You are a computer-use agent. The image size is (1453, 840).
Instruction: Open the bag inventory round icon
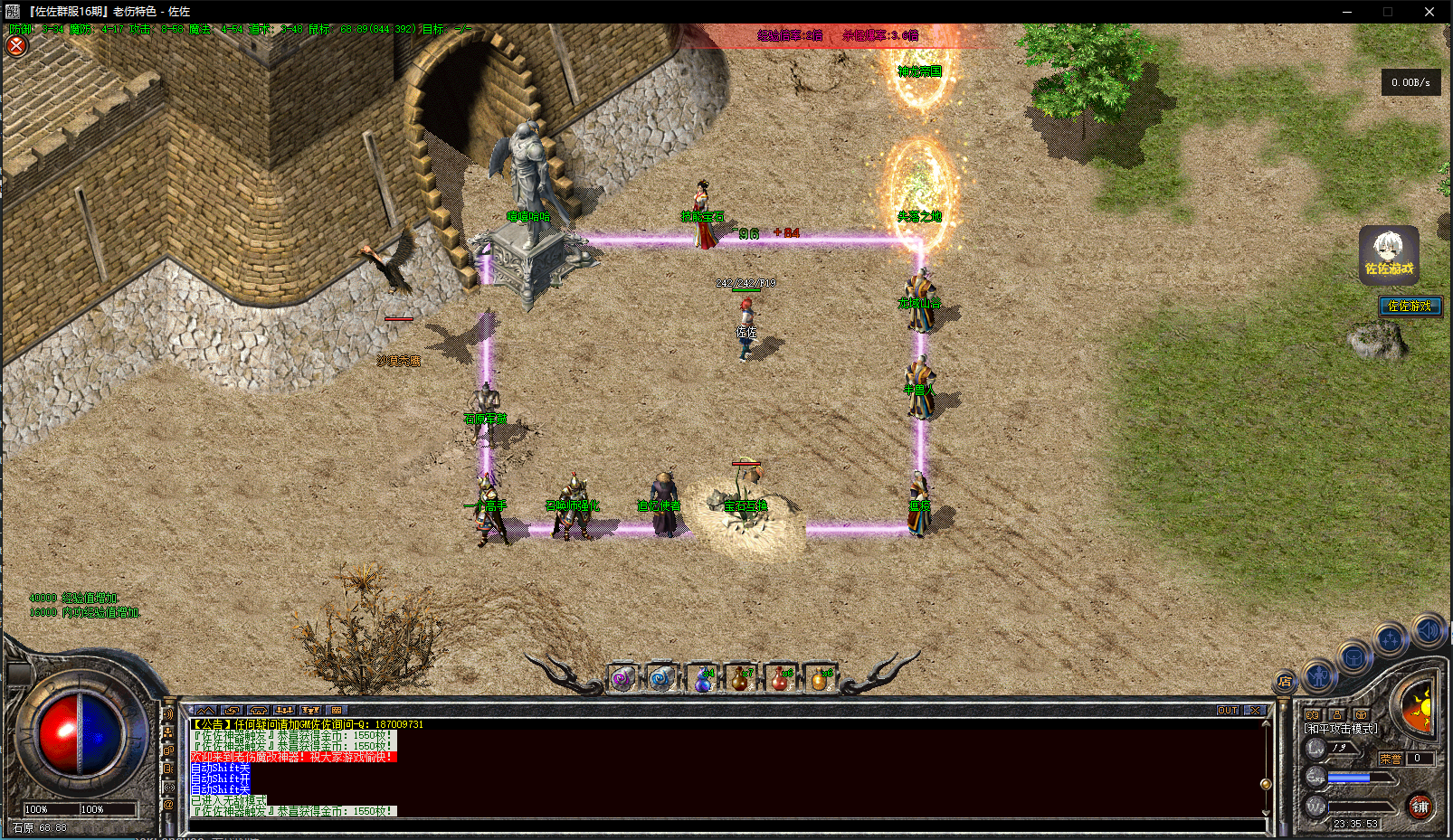(1353, 657)
